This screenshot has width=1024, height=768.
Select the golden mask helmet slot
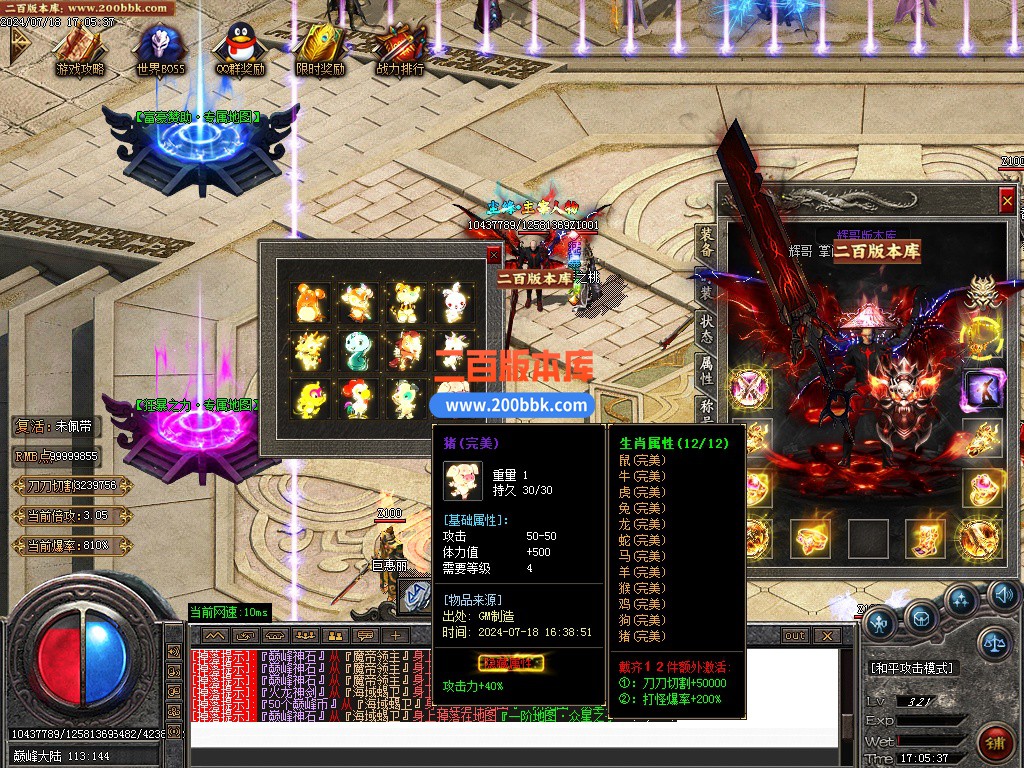tap(982, 290)
